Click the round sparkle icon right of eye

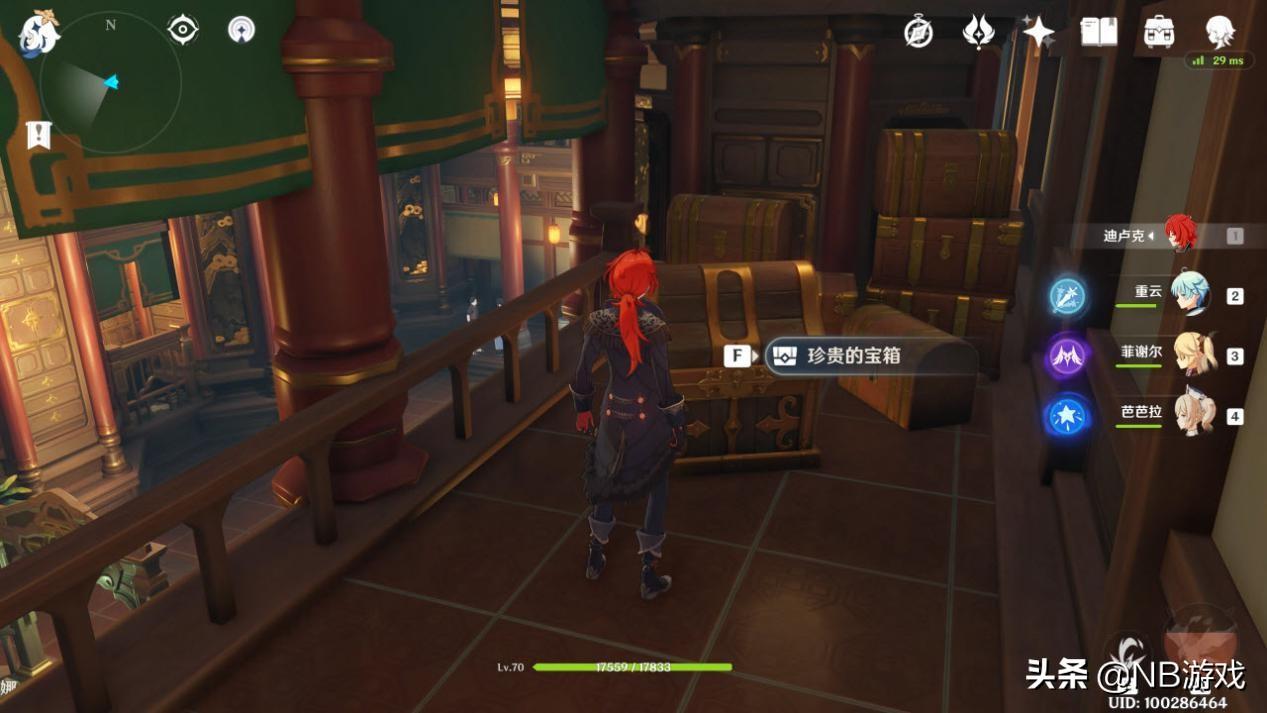241,29
